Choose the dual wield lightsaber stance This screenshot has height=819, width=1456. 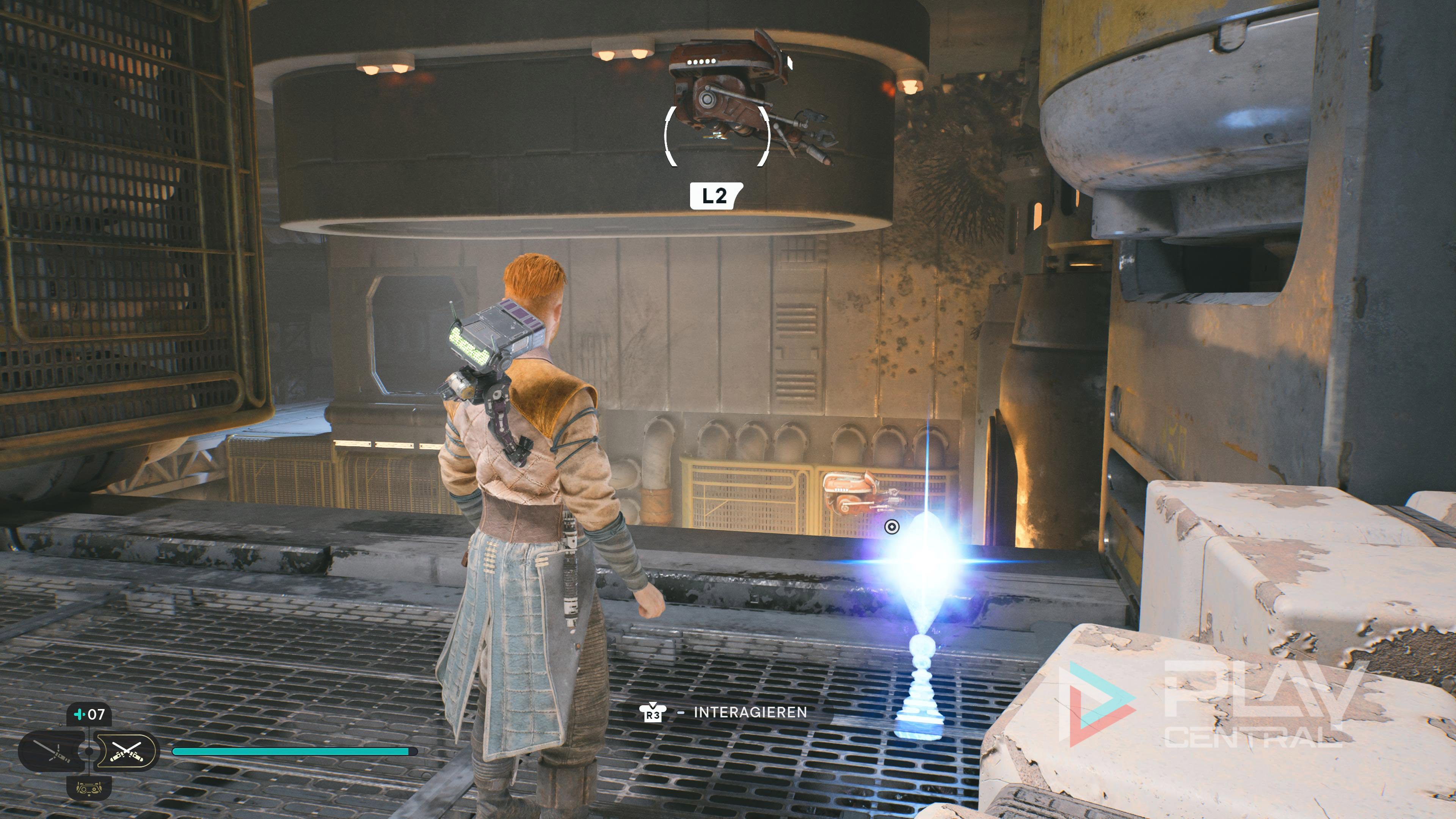click(x=127, y=751)
